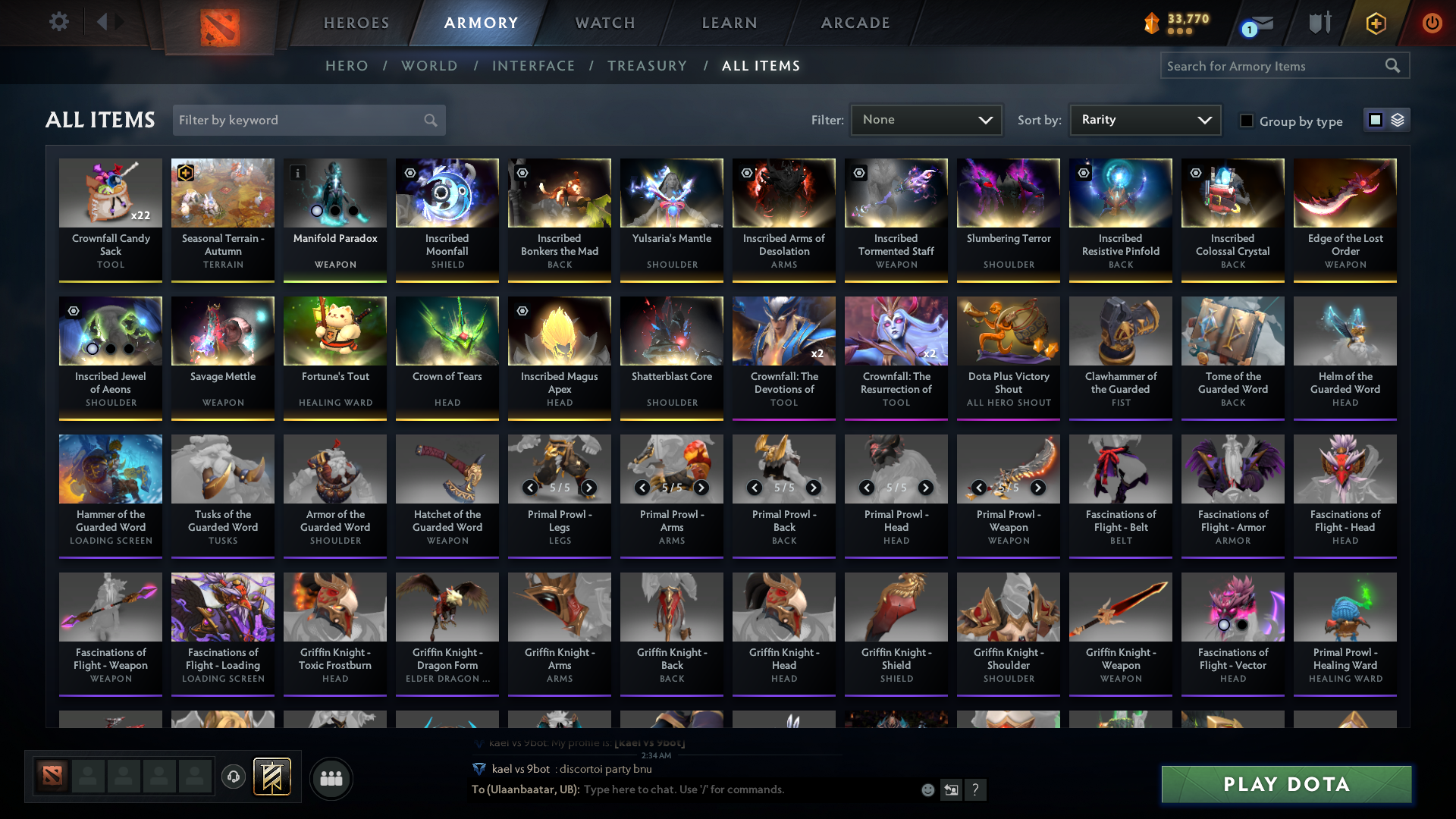Toggle the Group by type checkbox
The height and width of the screenshot is (819, 1456).
(x=1247, y=121)
